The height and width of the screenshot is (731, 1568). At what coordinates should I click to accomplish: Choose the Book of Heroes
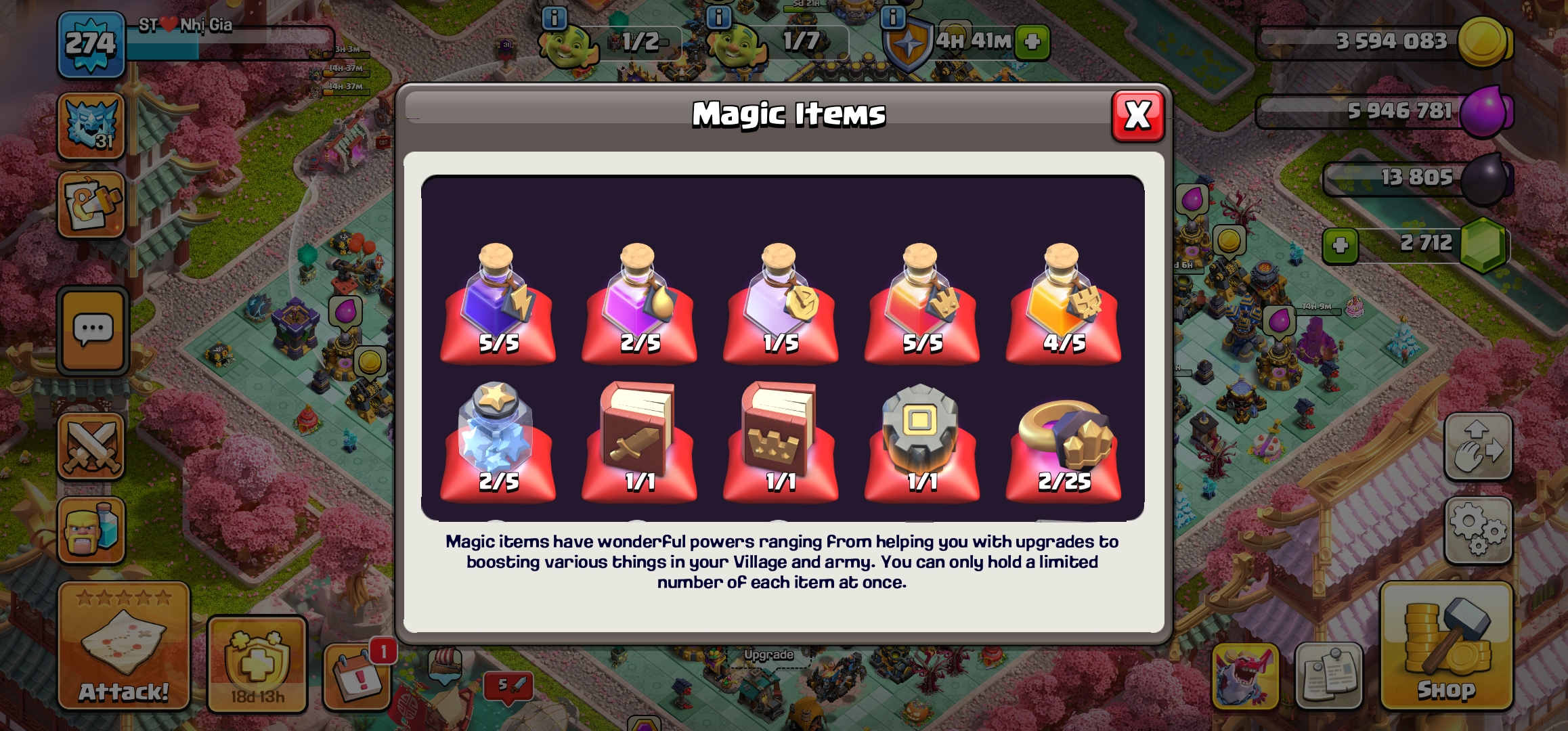[781, 440]
